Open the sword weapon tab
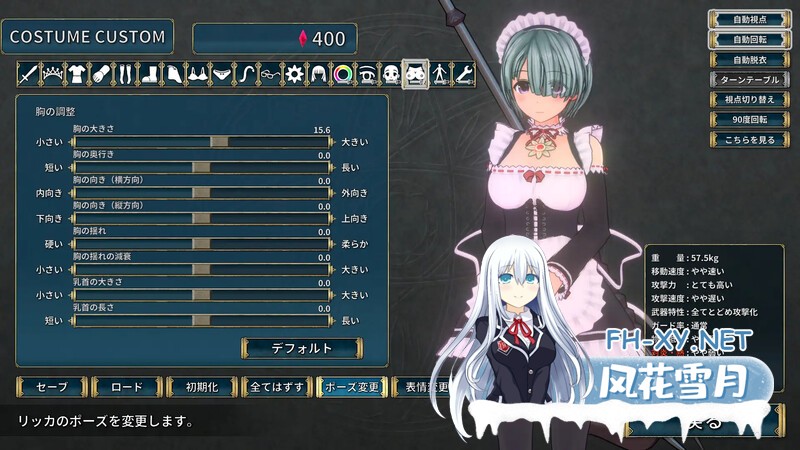 pos(27,73)
